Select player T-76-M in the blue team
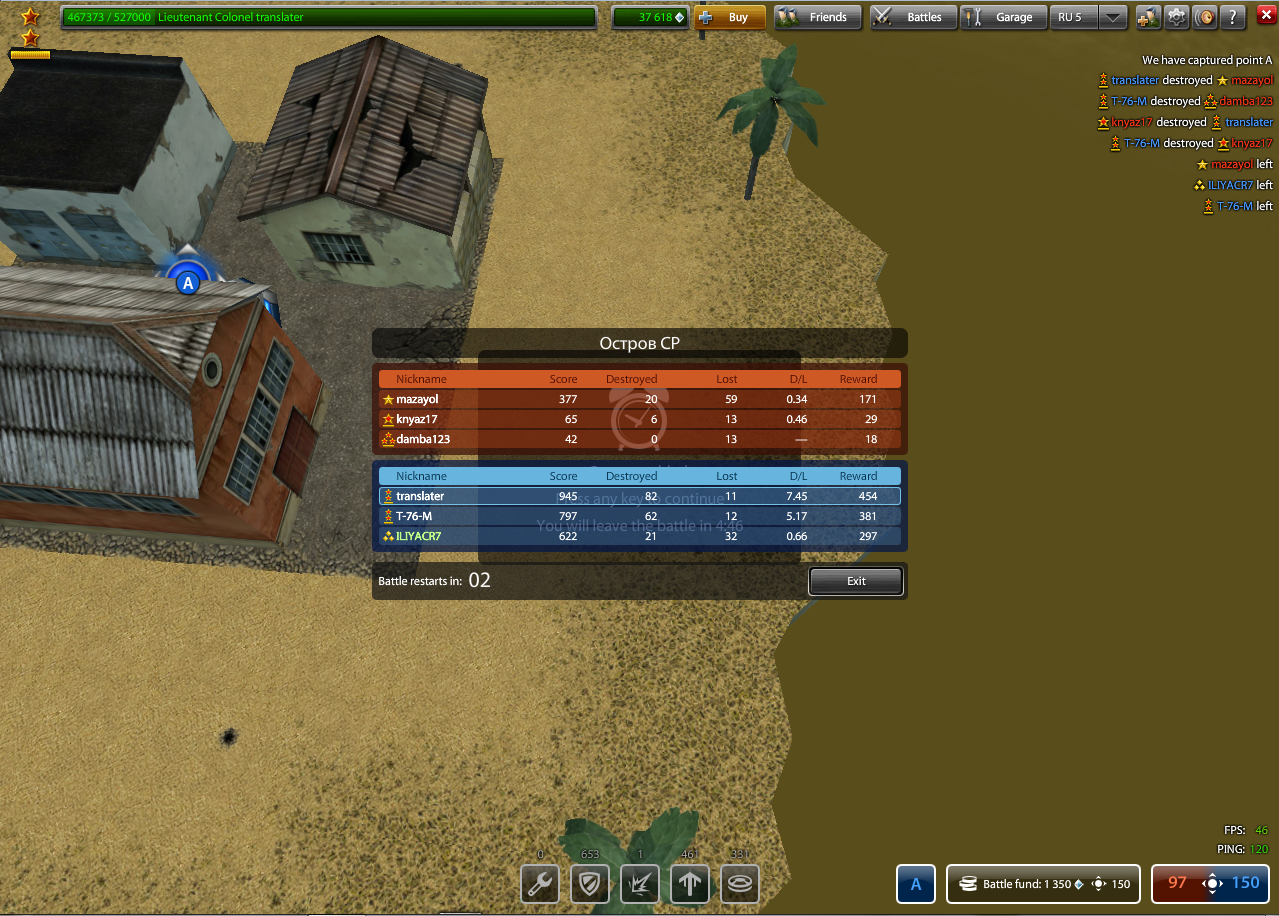This screenshot has width=1279, height=916. click(640, 516)
